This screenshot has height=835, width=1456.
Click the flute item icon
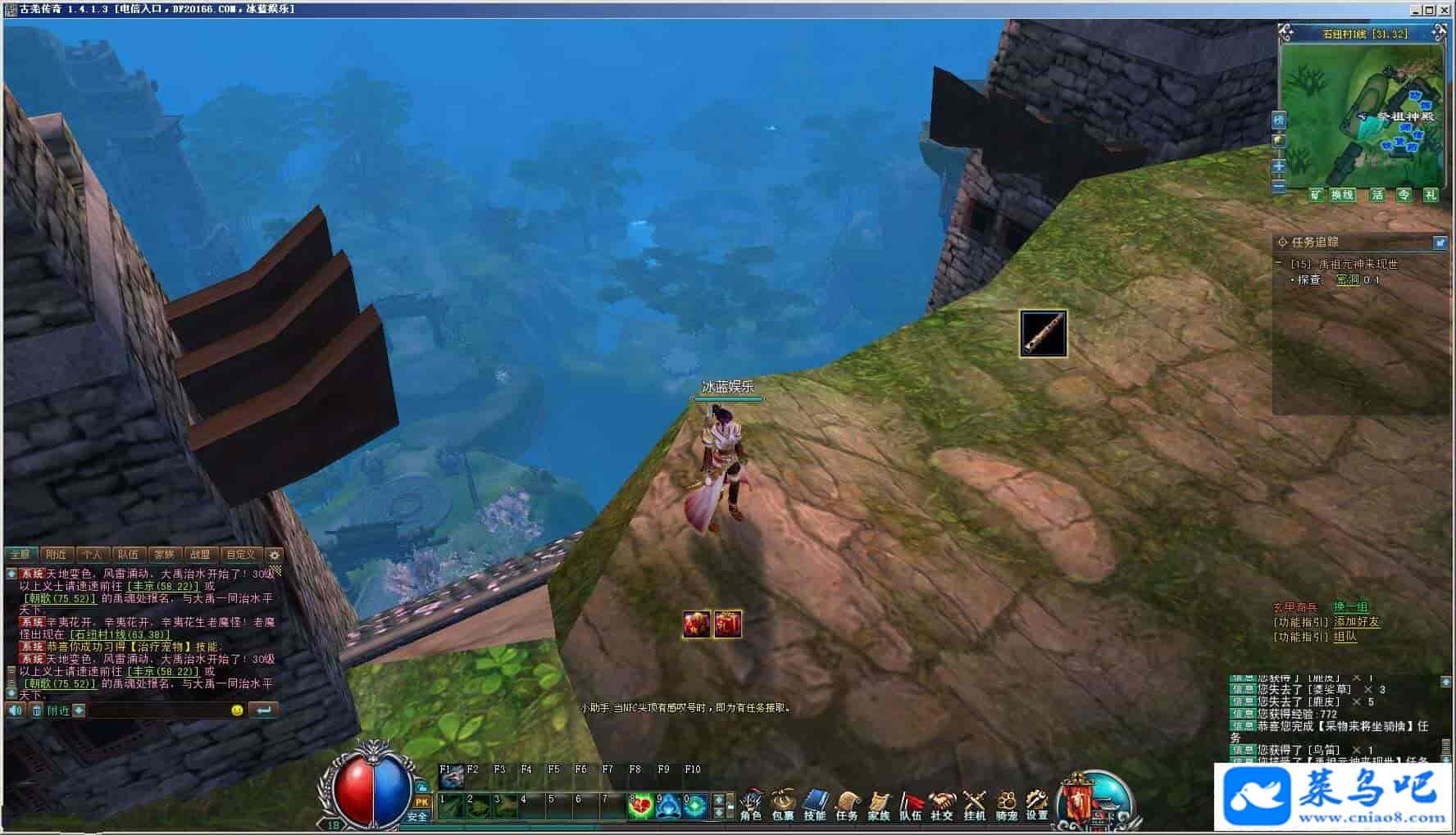click(x=1043, y=333)
